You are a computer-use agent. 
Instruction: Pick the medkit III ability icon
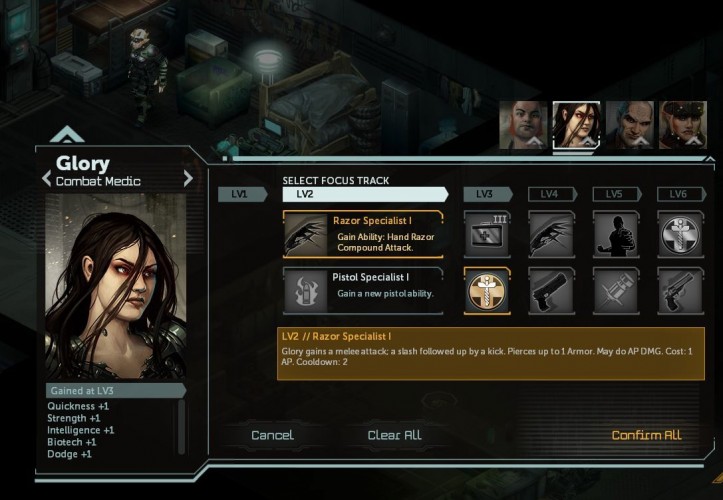pos(487,234)
